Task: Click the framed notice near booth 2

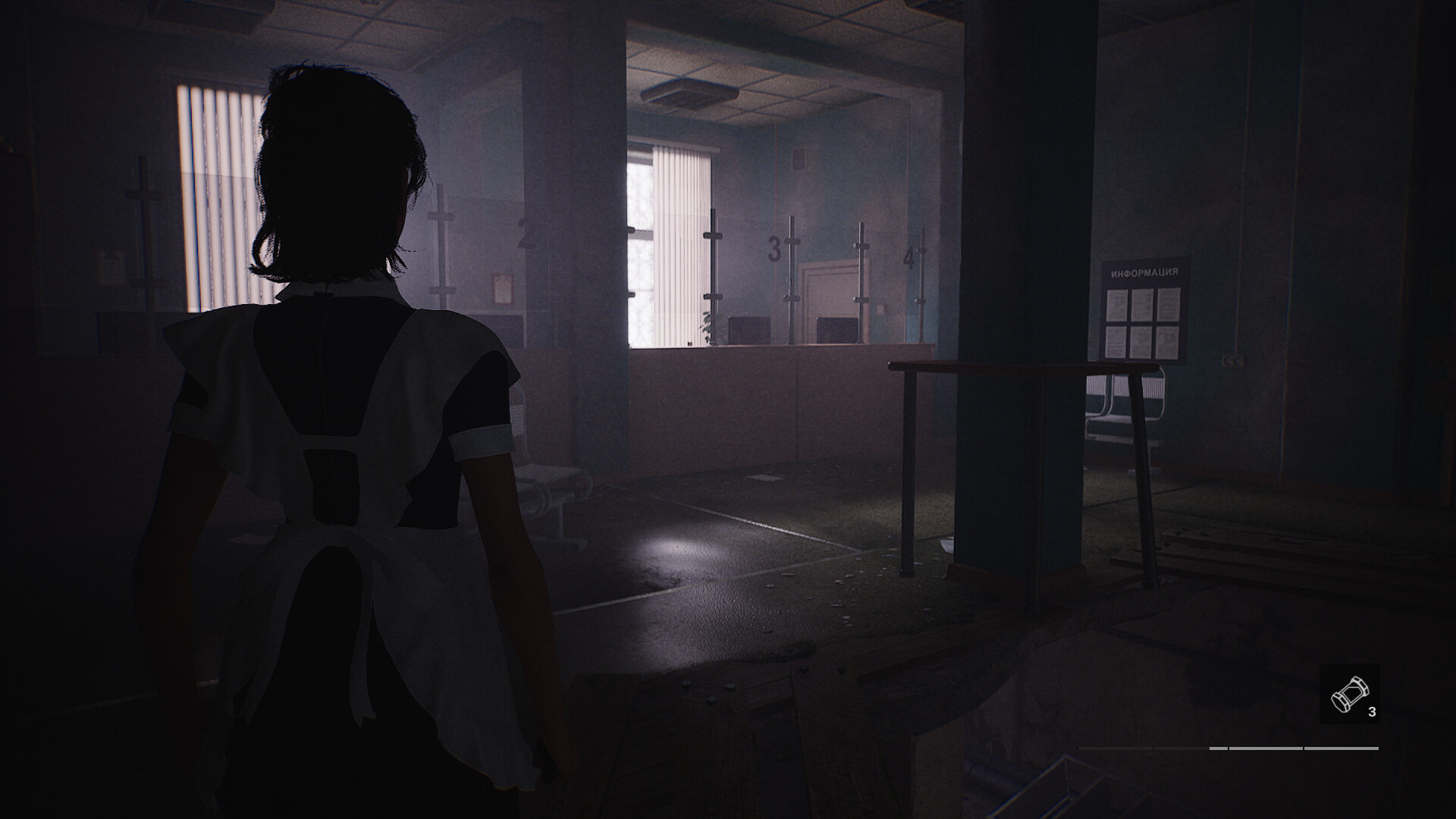Action: pos(501,290)
